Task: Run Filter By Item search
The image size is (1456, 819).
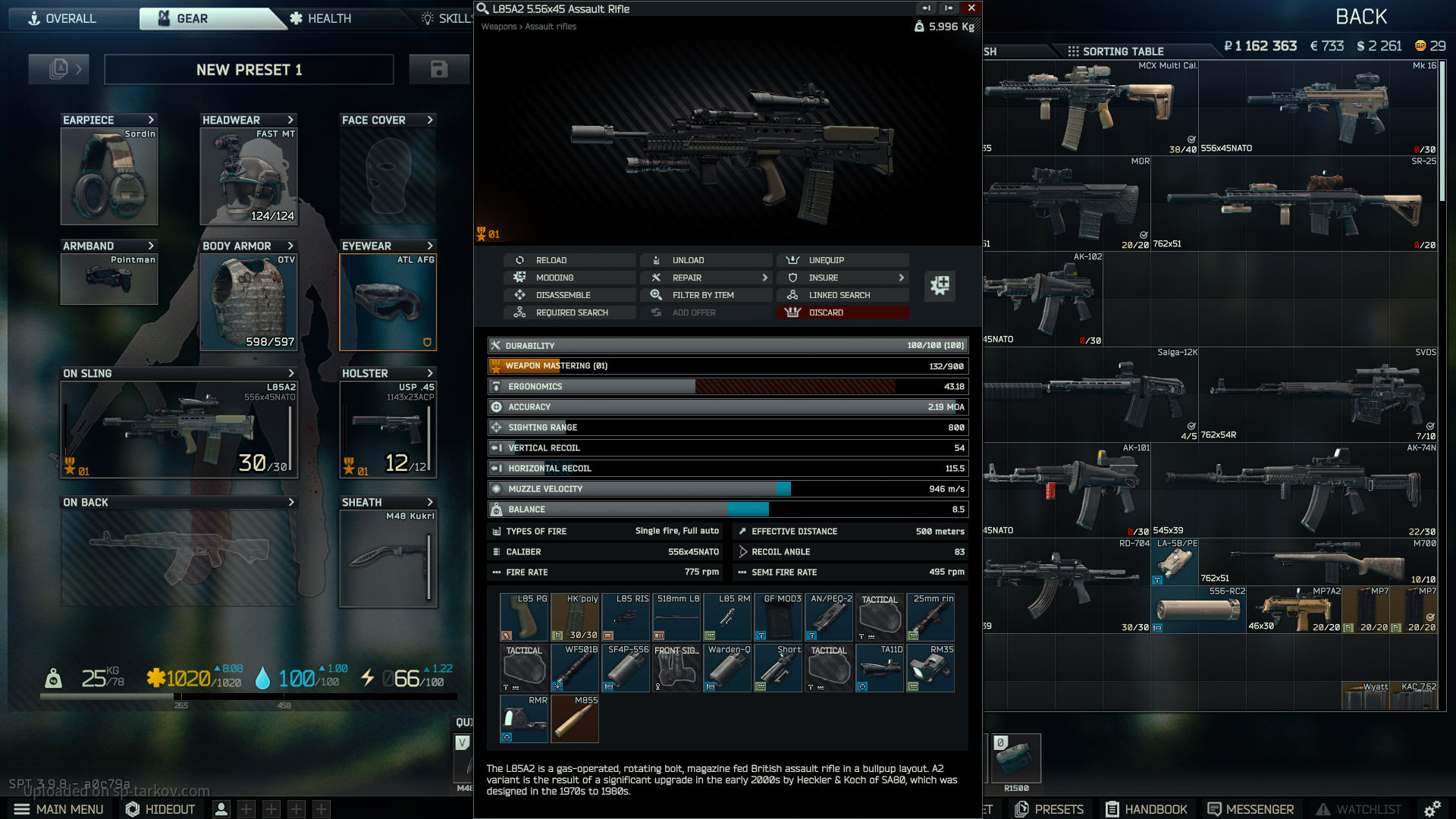Action: tap(706, 295)
